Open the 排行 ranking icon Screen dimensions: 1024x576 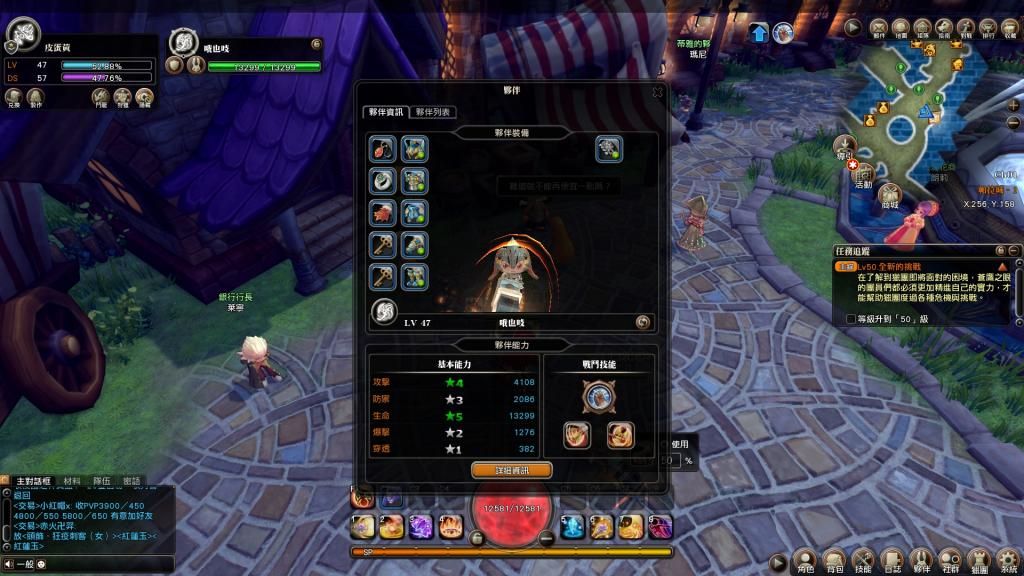(990, 28)
